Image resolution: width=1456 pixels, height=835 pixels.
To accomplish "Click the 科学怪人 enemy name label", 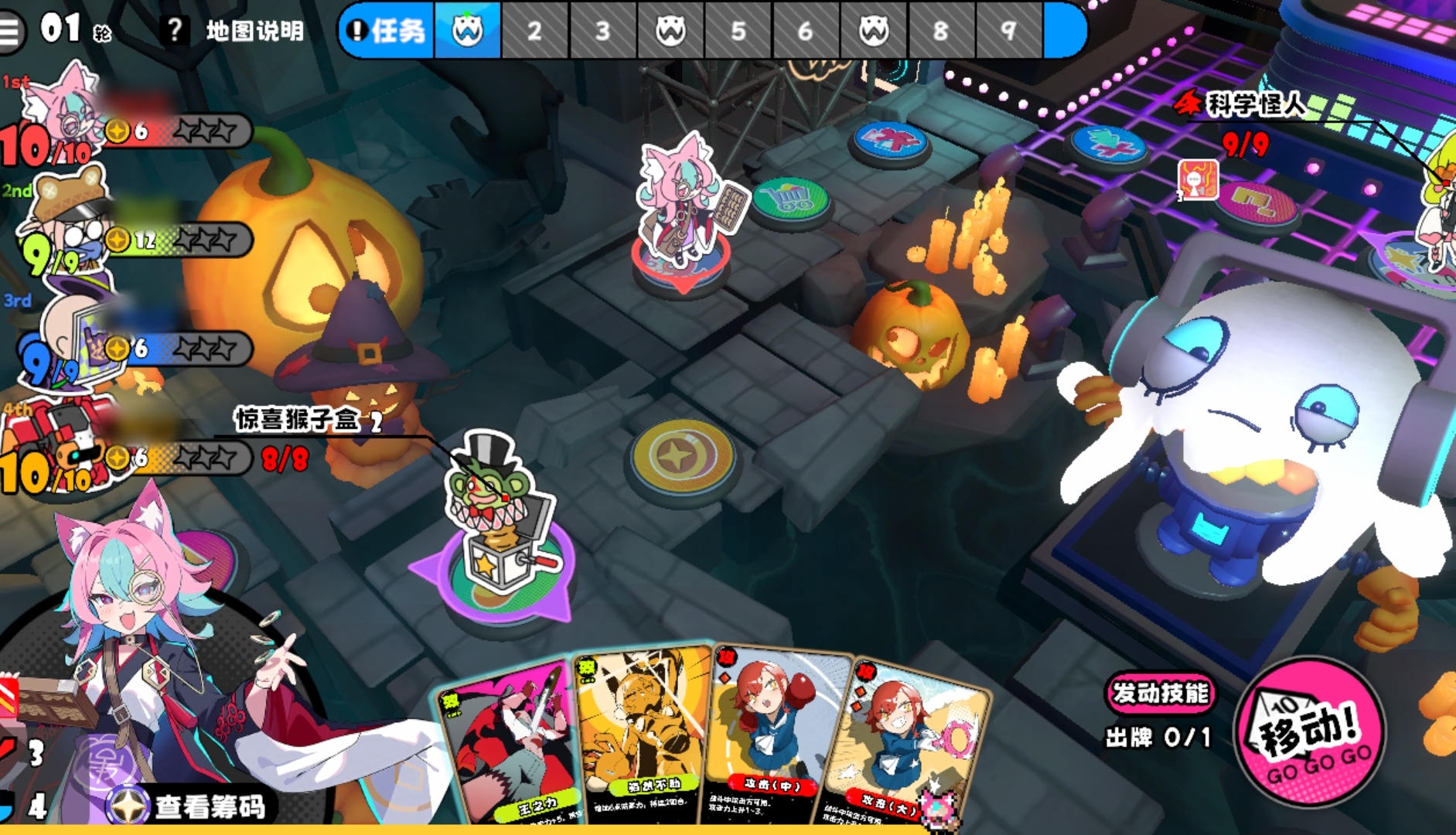I will [1255, 104].
